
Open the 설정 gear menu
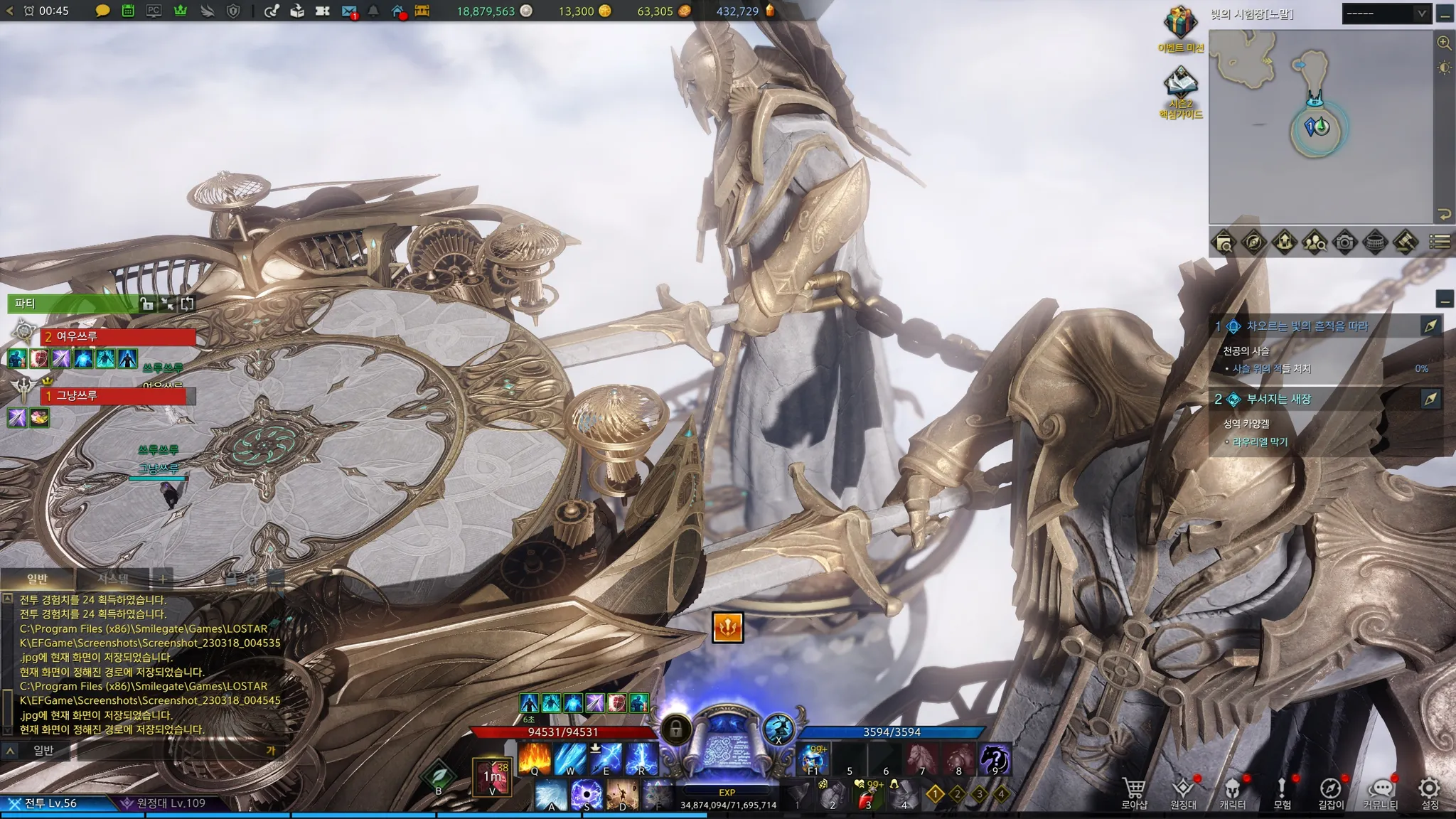(x=1430, y=792)
